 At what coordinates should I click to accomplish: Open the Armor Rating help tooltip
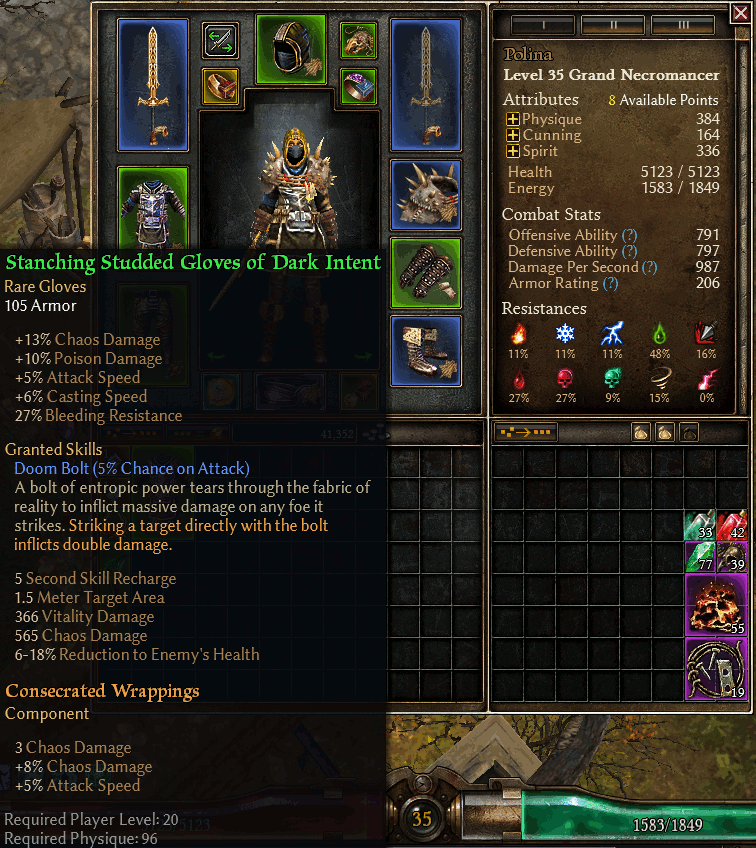click(610, 283)
